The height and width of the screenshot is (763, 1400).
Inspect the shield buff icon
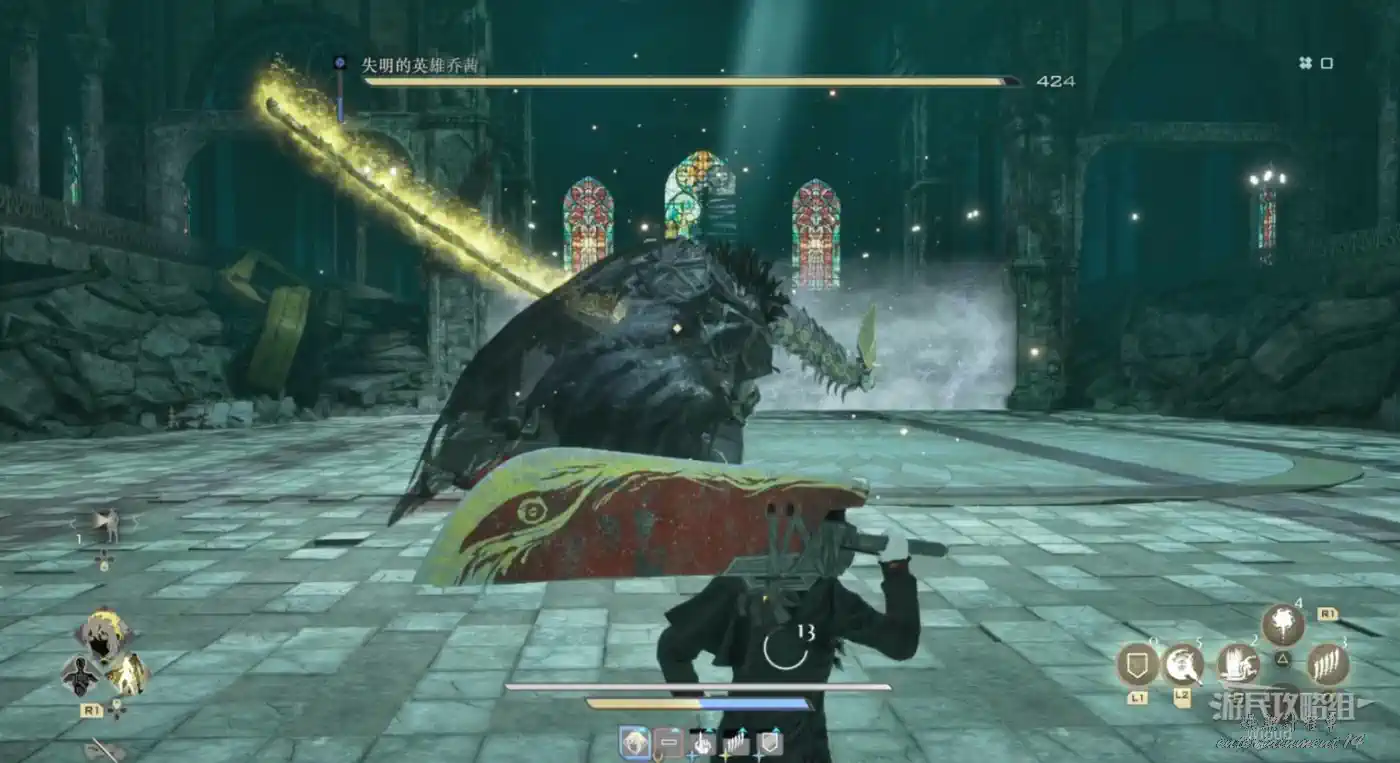point(768,742)
